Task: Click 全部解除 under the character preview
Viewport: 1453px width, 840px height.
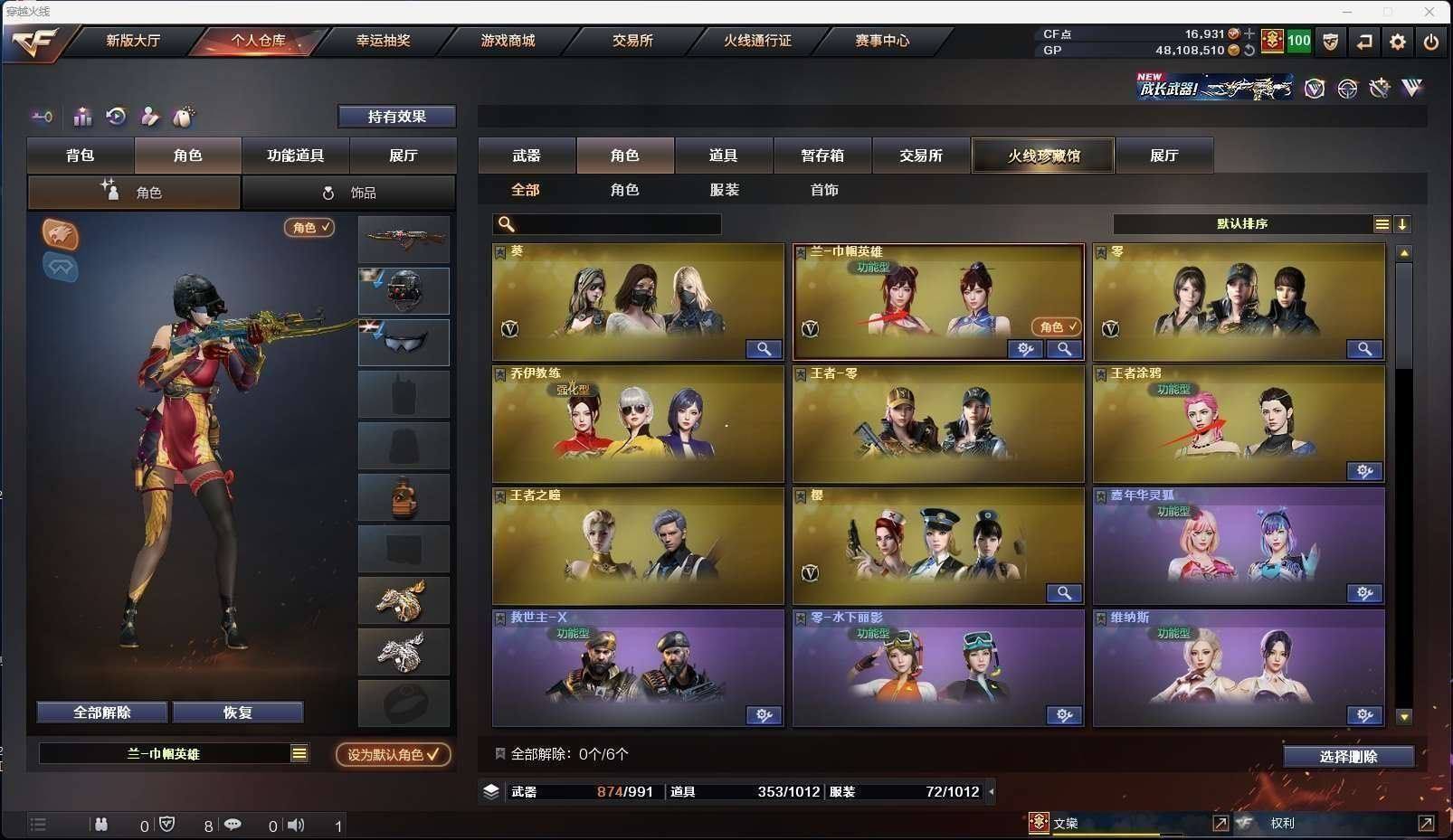Action: (x=102, y=713)
